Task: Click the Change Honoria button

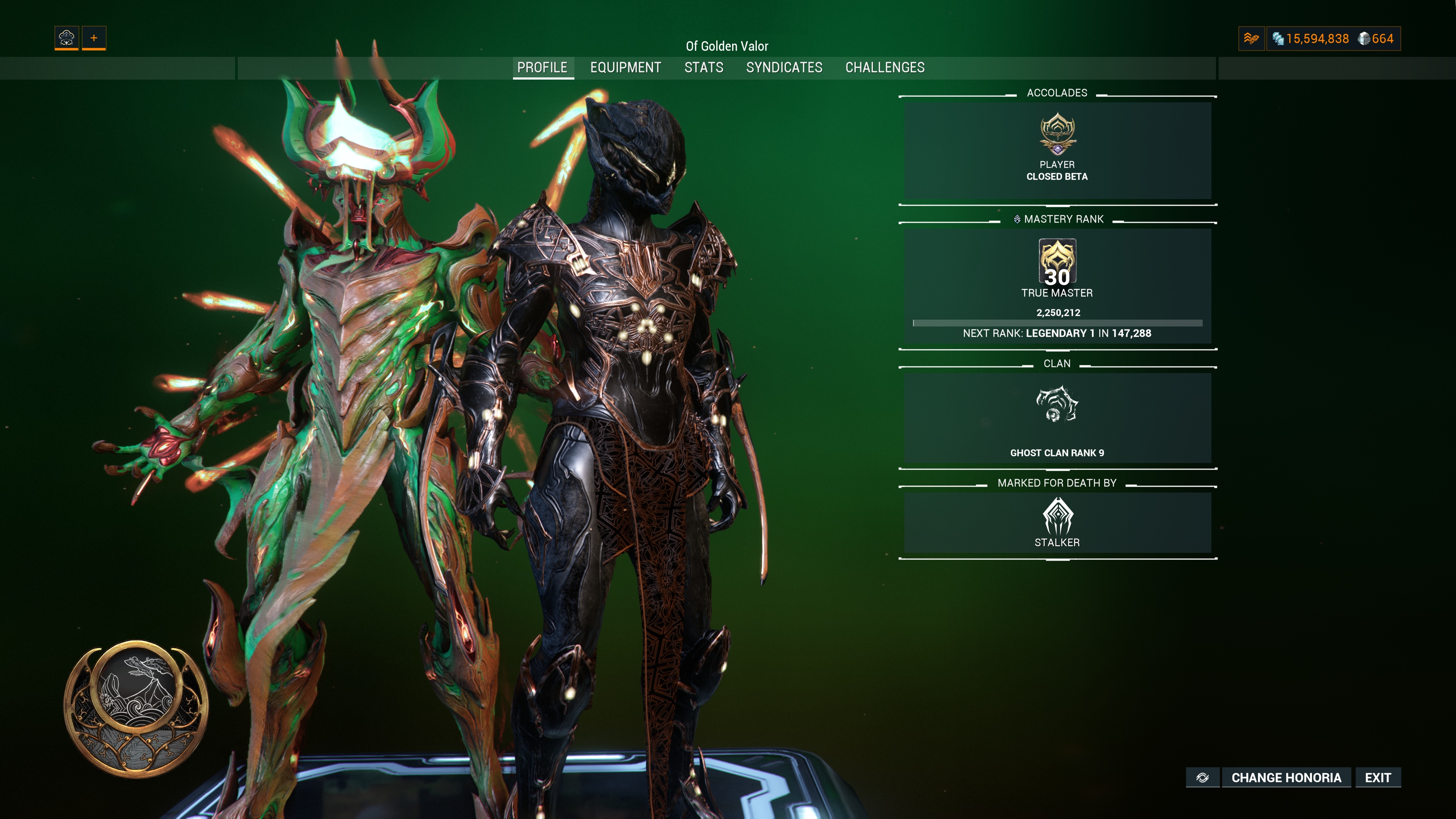Action: [x=1286, y=778]
